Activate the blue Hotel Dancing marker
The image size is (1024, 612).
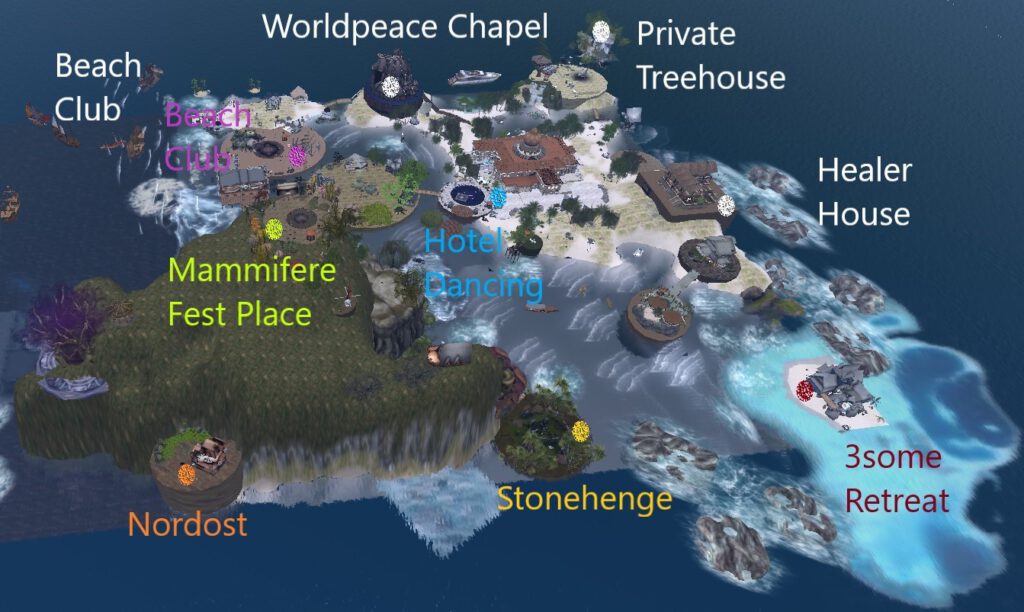498,196
